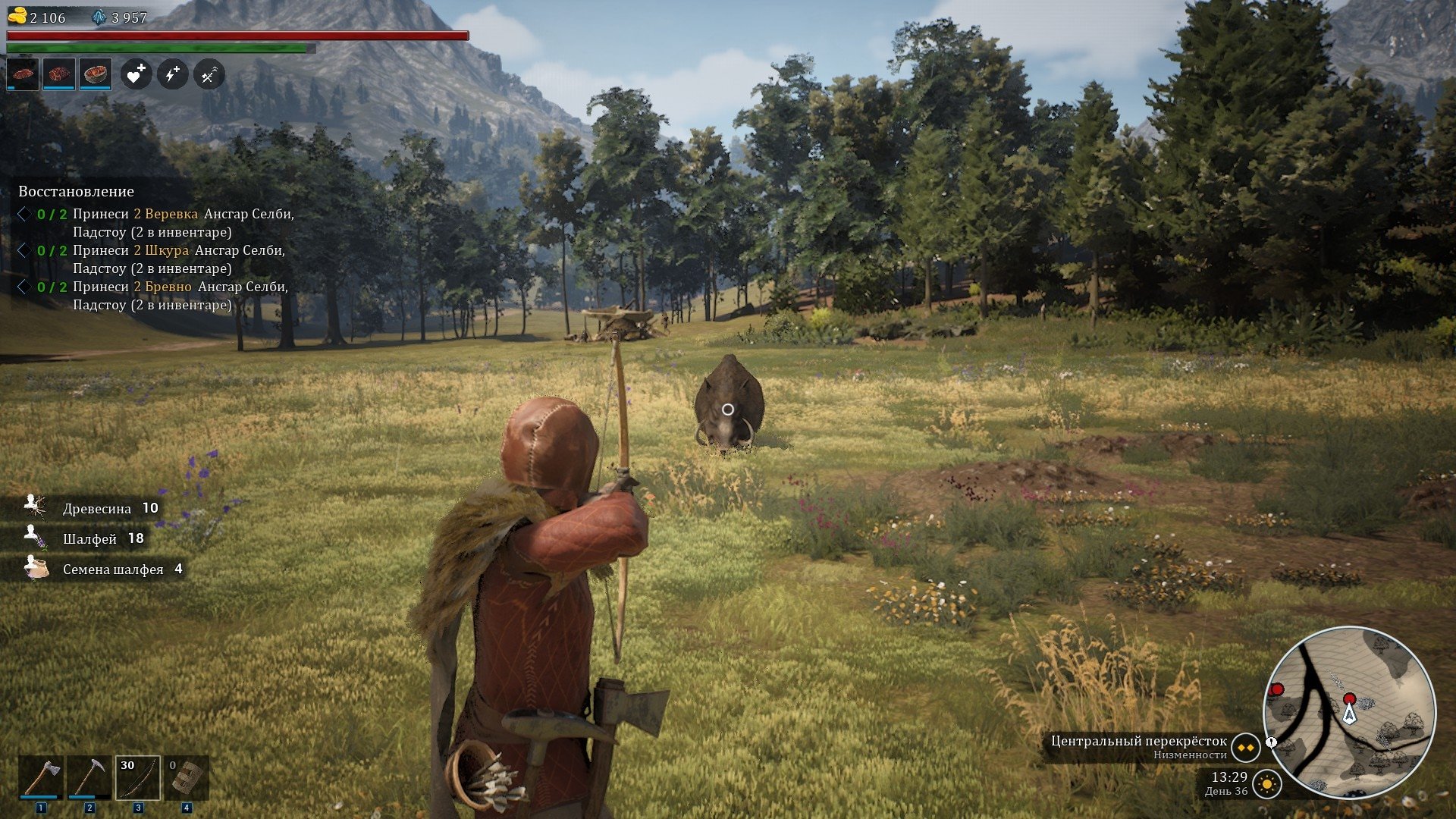Select the «2 Бревно» quest objective
The width and height of the screenshot is (1456, 819).
(163, 287)
